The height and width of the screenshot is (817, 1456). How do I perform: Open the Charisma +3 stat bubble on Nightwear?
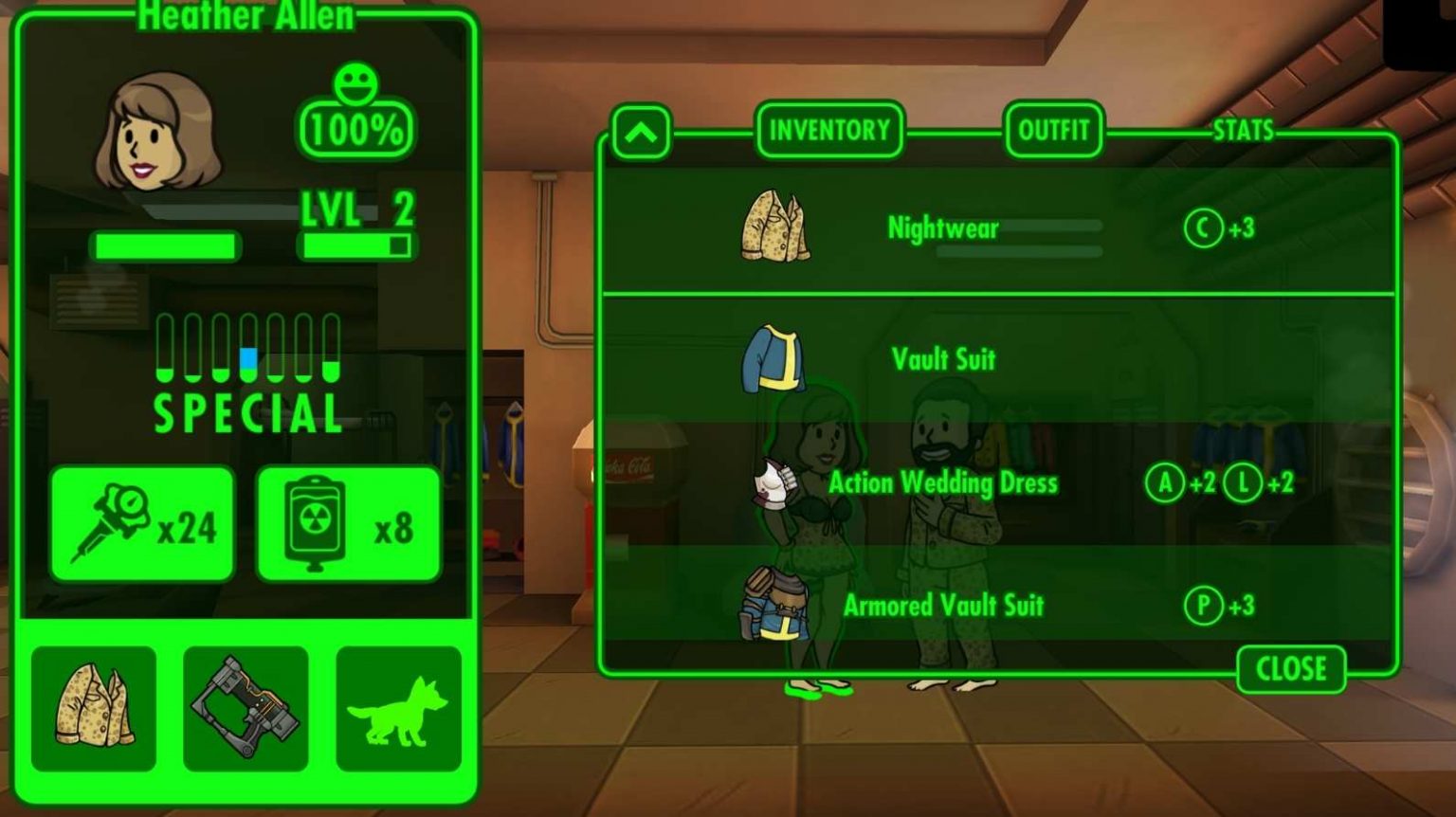point(1202,228)
